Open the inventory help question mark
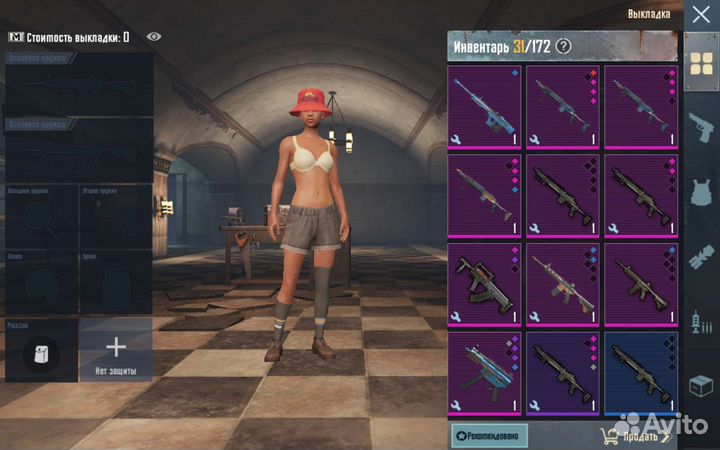 click(x=564, y=45)
